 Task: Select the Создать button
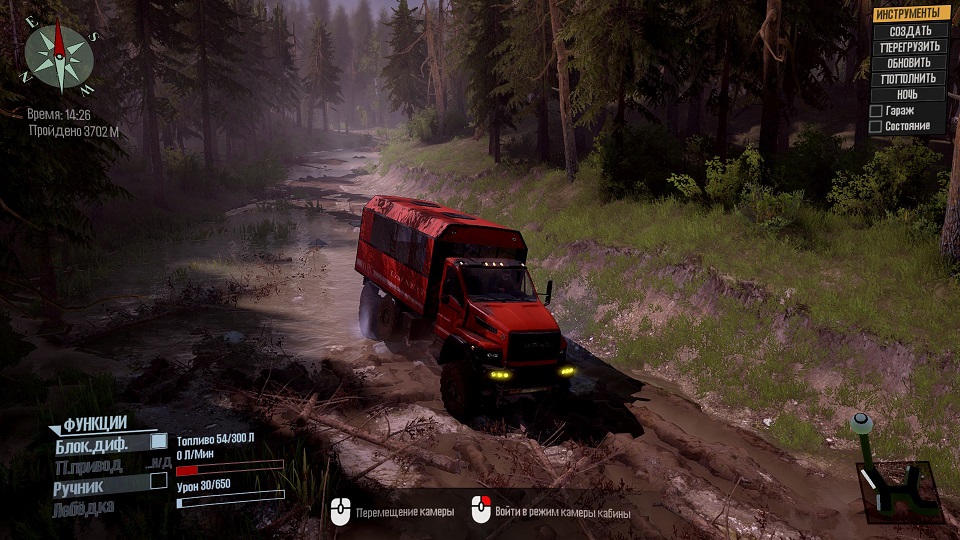coord(911,31)
